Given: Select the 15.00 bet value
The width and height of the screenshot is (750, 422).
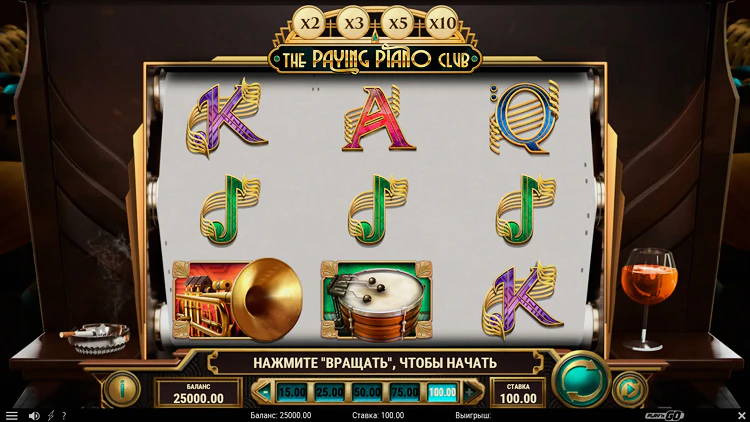Looking at the screenshot, I should (x=292, y=392).
